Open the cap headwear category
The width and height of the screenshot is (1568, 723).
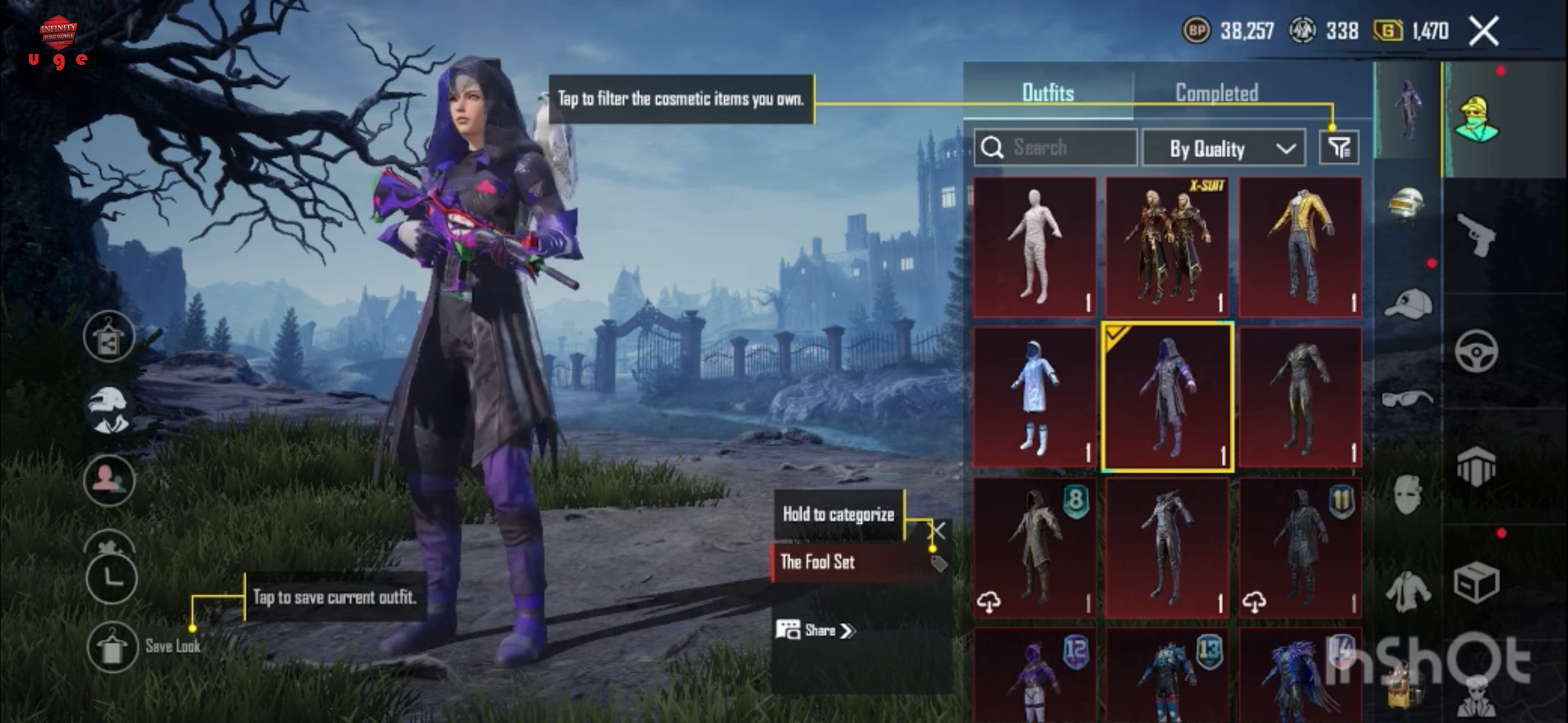coord(1407,304)
